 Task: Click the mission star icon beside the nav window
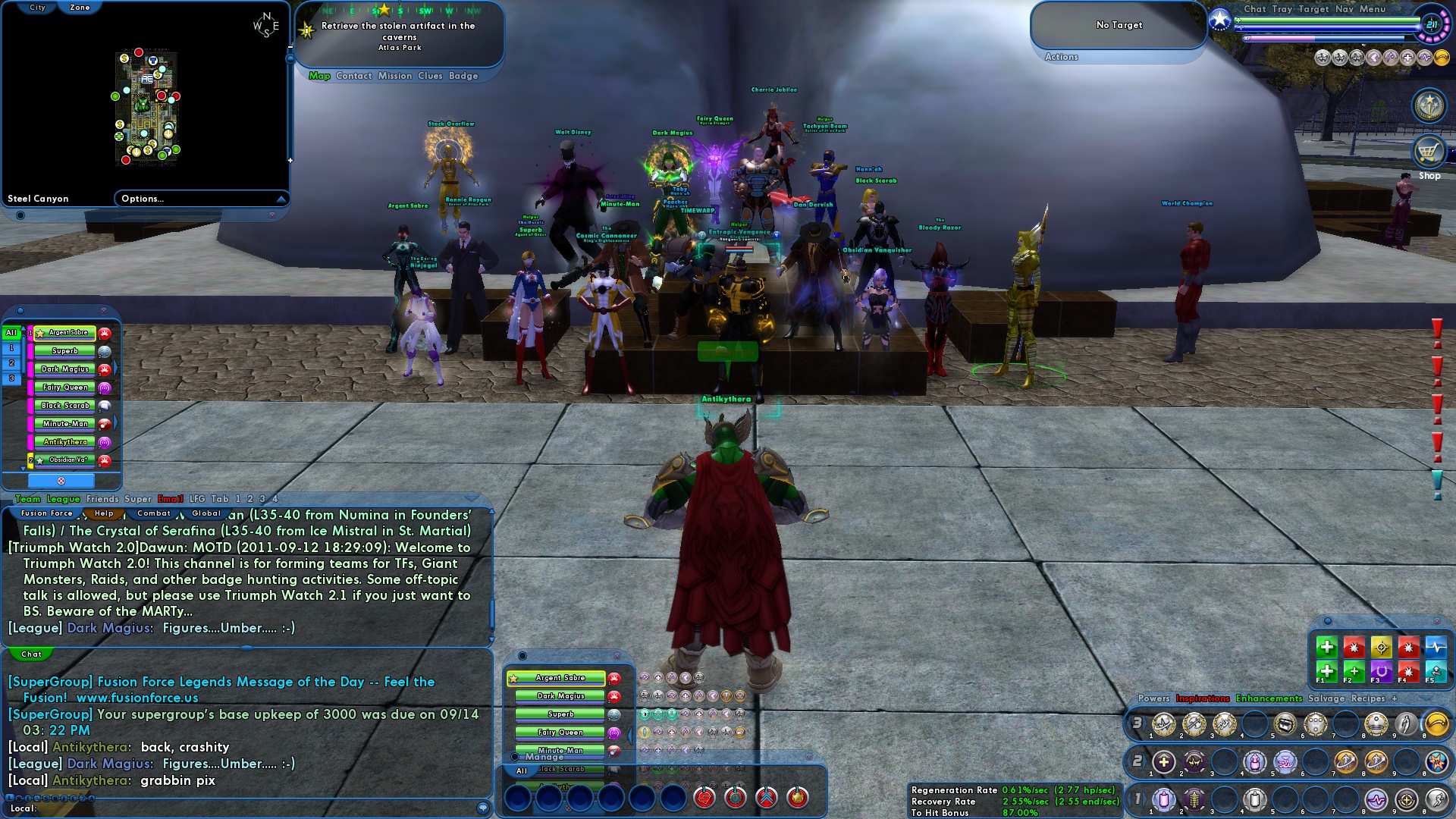tap(306, 30)
